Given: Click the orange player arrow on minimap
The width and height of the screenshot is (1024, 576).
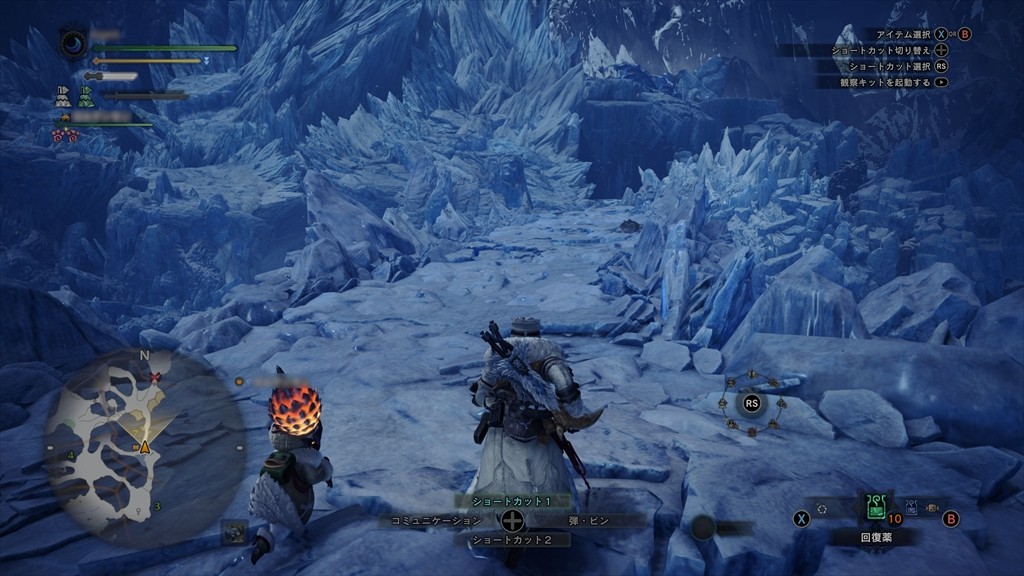Looking at the screenshot, I should [145, 446].
